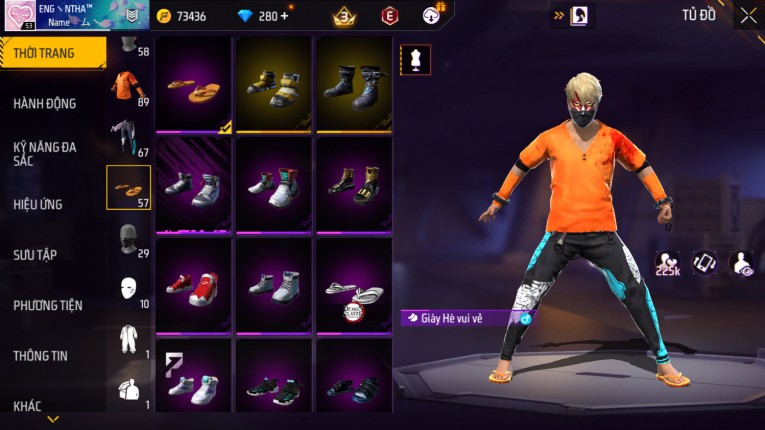Open the THỜI TRANG fashion tab

(48, 53)
